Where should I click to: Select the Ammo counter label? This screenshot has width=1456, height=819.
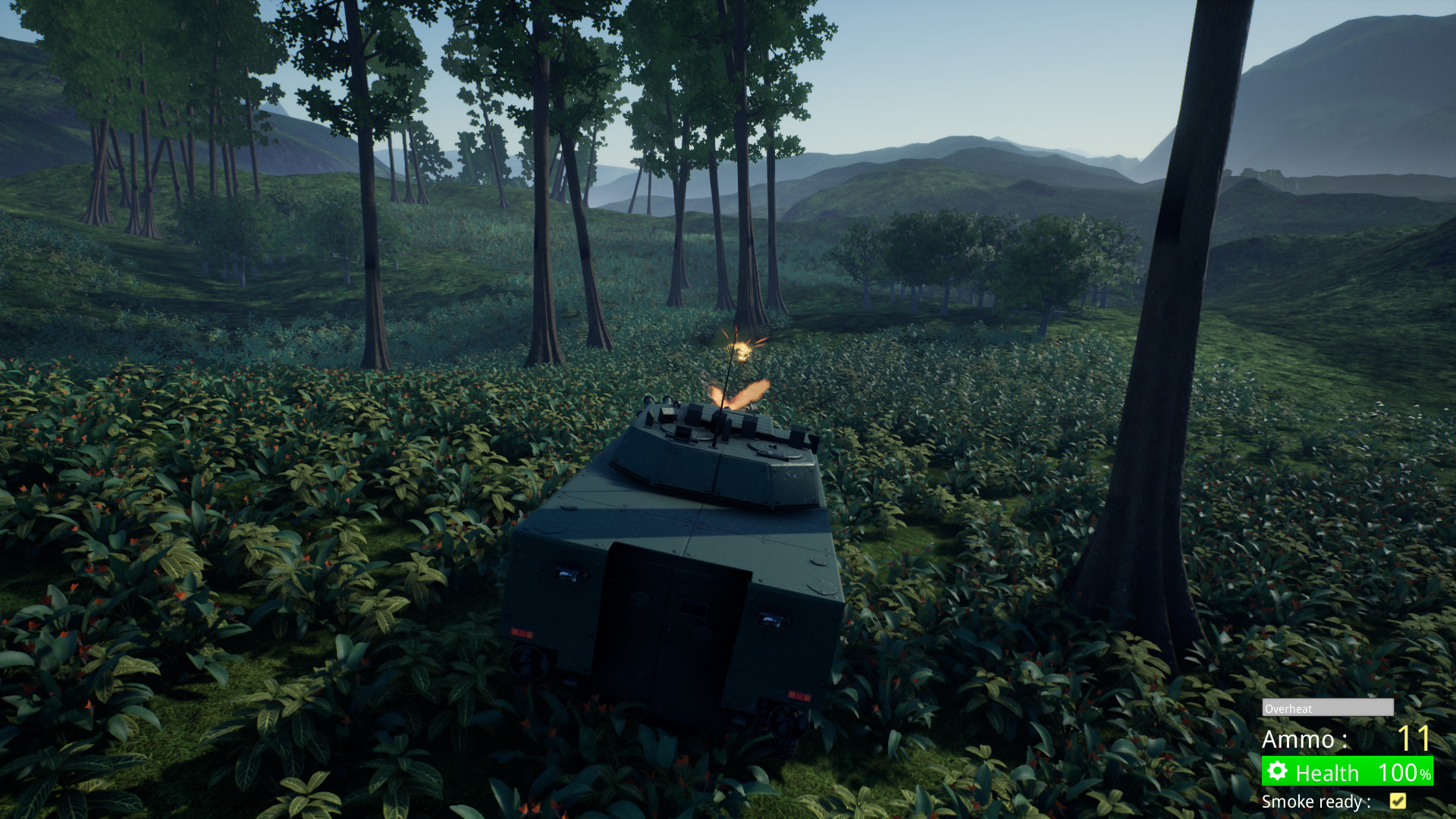click(x=1304, y=739)
